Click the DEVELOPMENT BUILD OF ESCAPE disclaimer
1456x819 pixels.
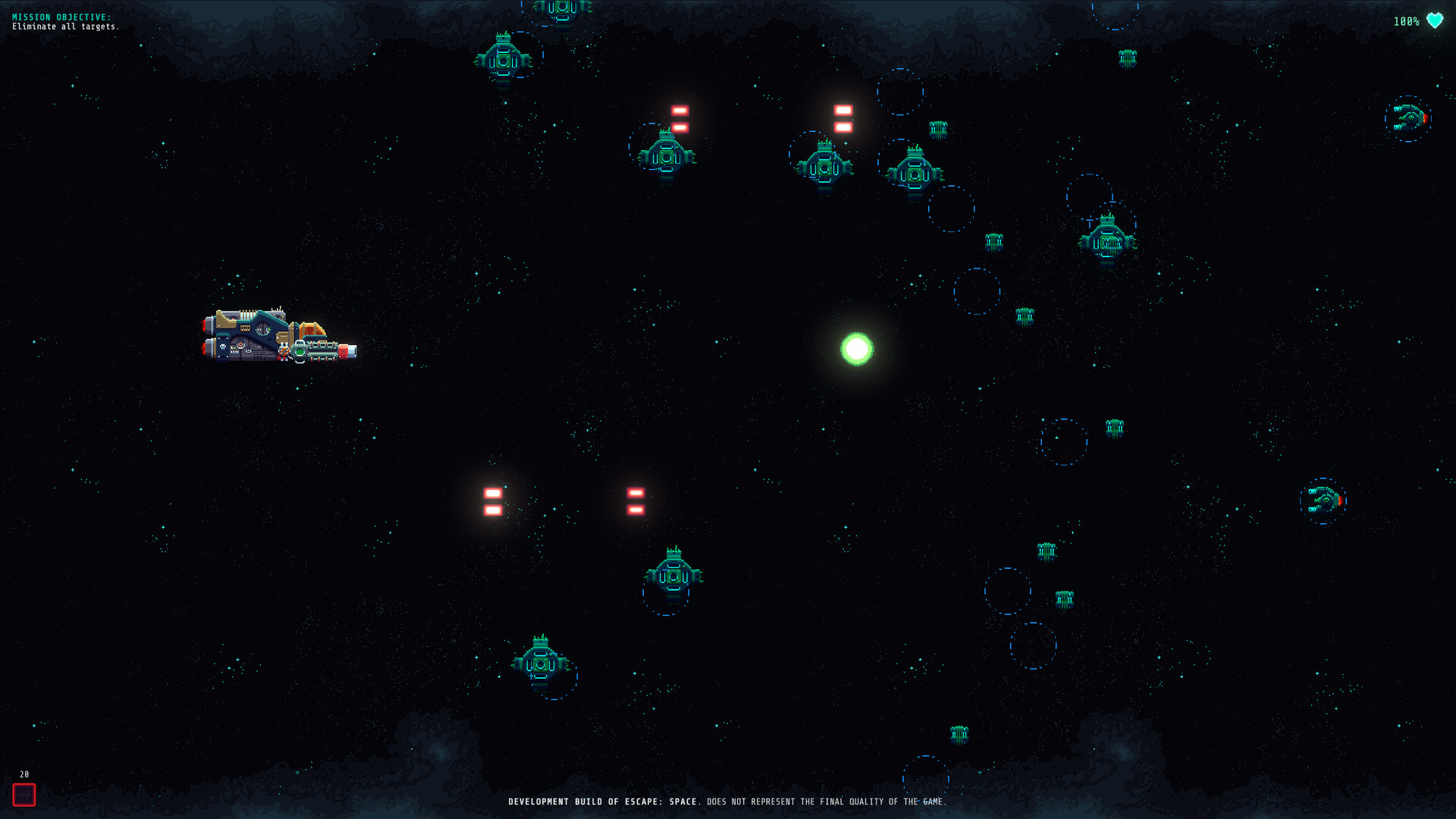[x=728, y=800]
